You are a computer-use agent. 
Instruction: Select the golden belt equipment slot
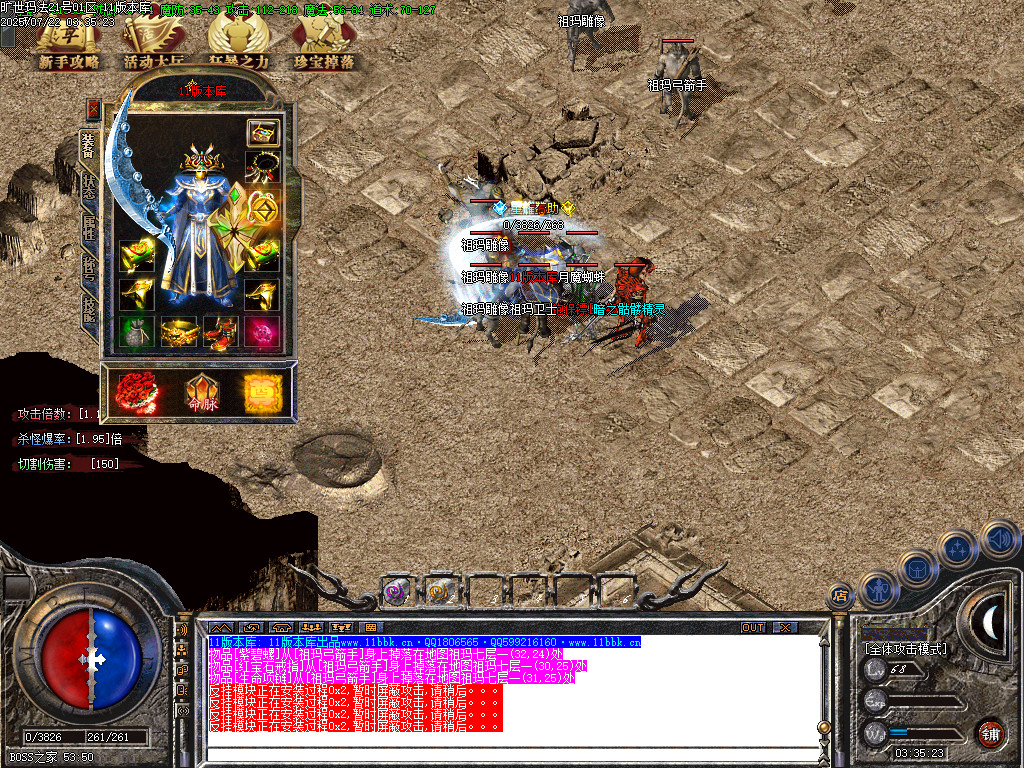click(x=179, y=331)
